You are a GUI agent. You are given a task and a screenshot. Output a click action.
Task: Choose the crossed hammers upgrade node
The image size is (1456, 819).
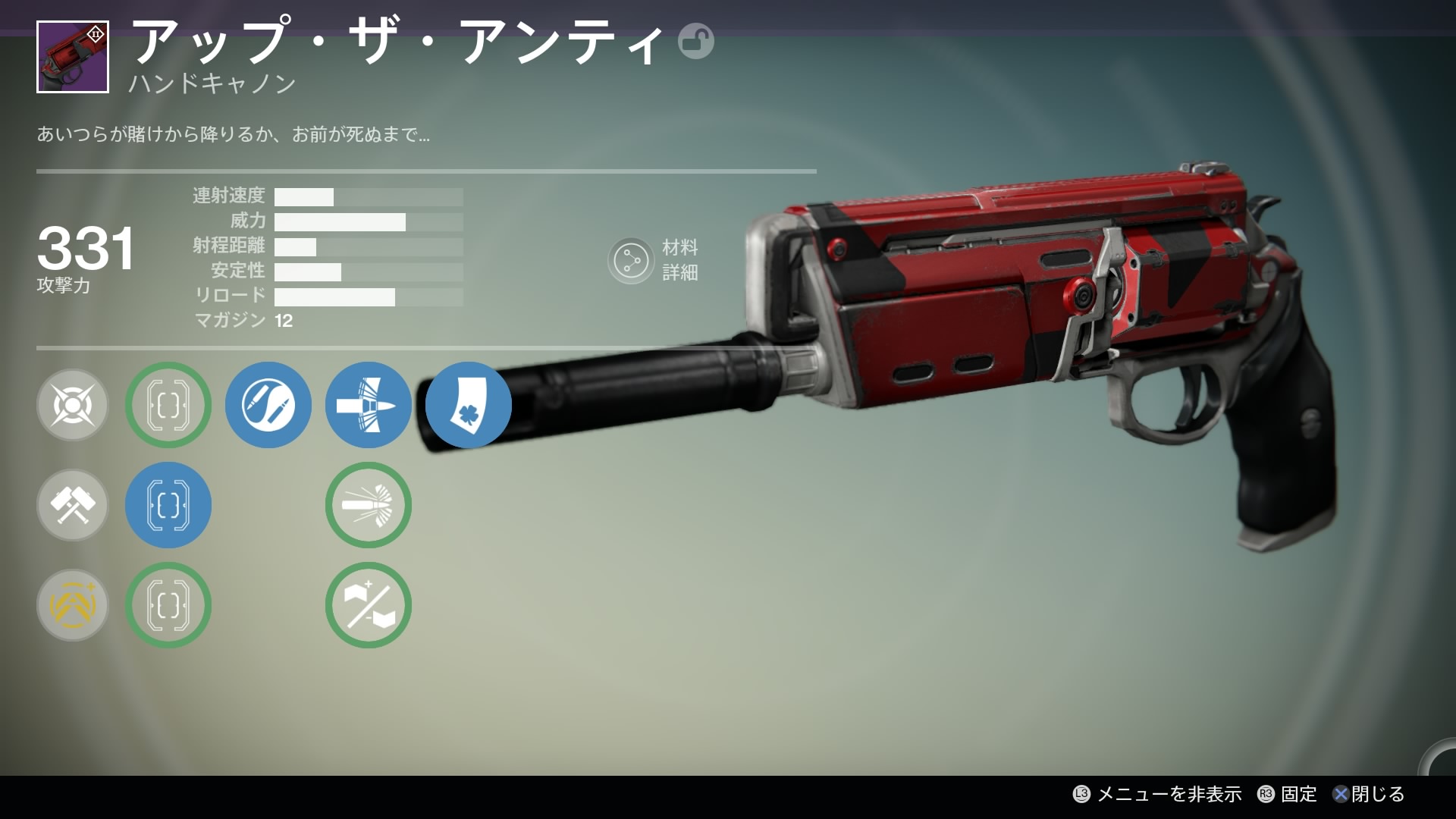tap(73, 505)
